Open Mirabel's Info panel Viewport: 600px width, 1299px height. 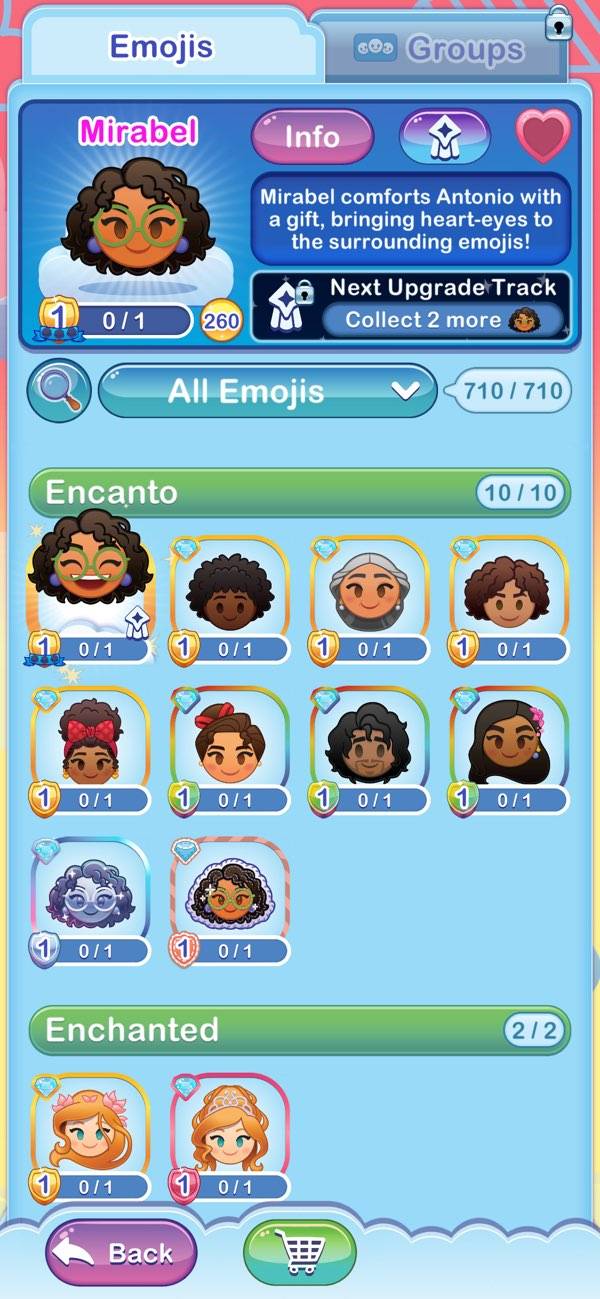(x=312, y=137)
